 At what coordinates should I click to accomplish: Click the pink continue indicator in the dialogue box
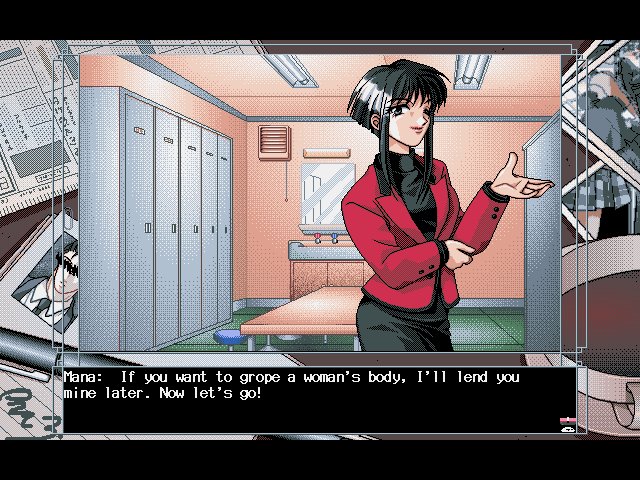566,422
